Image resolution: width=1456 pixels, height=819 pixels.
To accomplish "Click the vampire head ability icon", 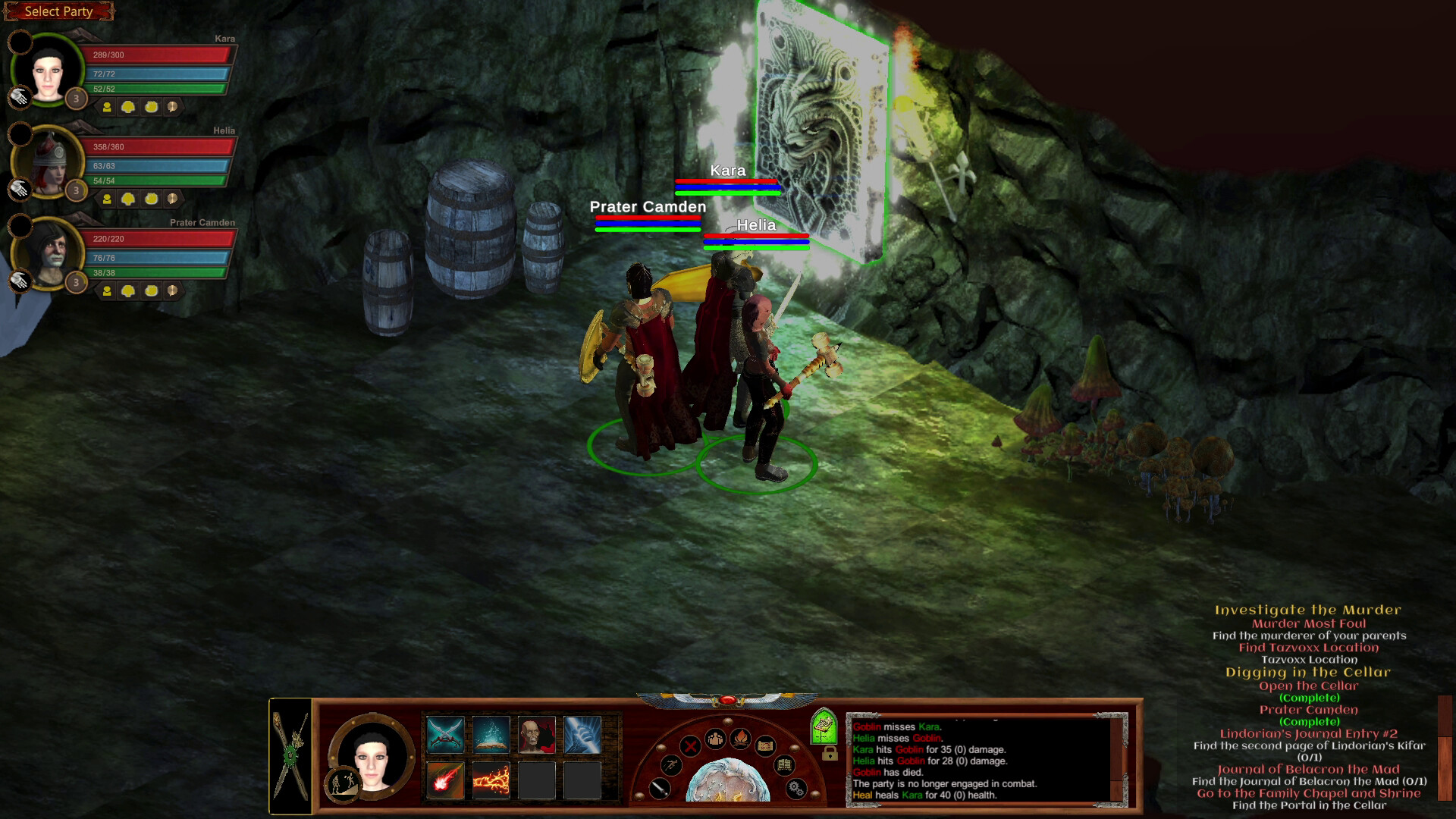I will [537, 736].
